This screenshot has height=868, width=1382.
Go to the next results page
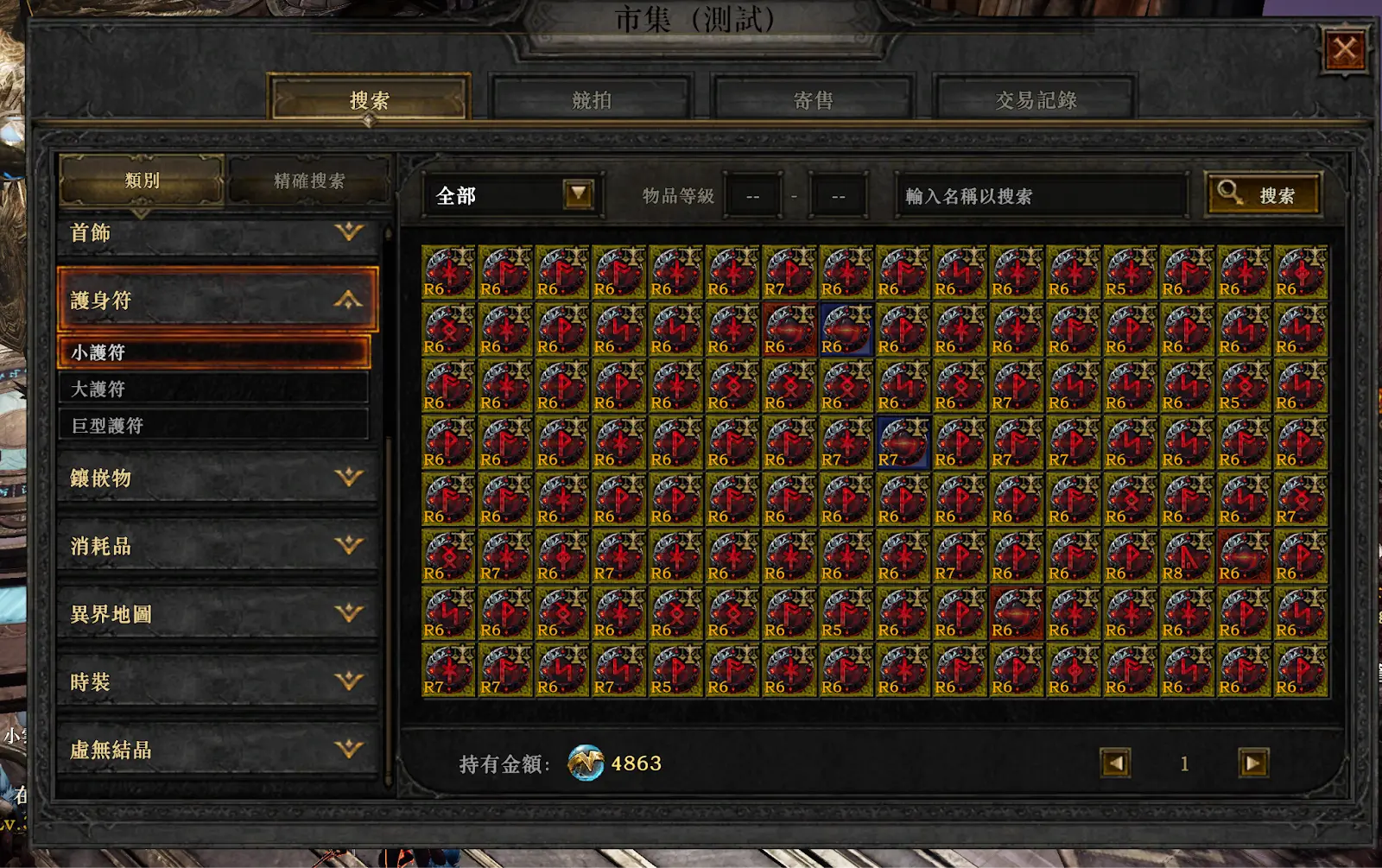1252,763
